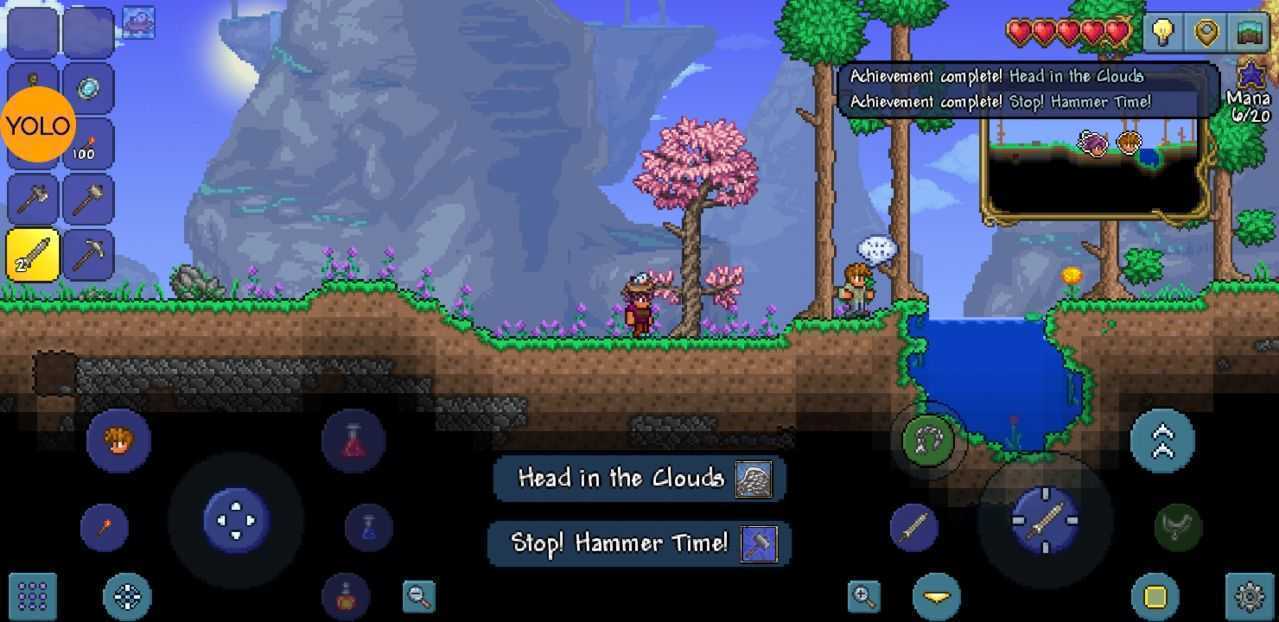Tap the Head in the Clouds achievement banner
The width and height of the screenshot is (1279, 622).
(638, 478)
